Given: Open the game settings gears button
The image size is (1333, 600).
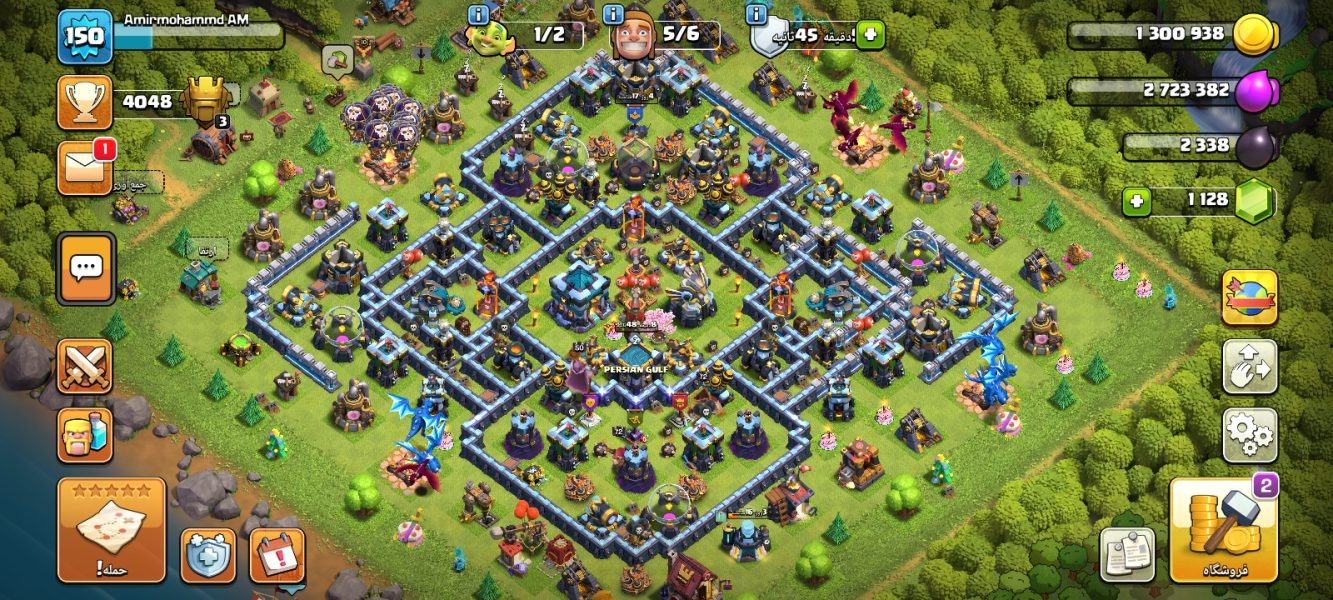Looking at the screenshot, I should coord(1249,434).
